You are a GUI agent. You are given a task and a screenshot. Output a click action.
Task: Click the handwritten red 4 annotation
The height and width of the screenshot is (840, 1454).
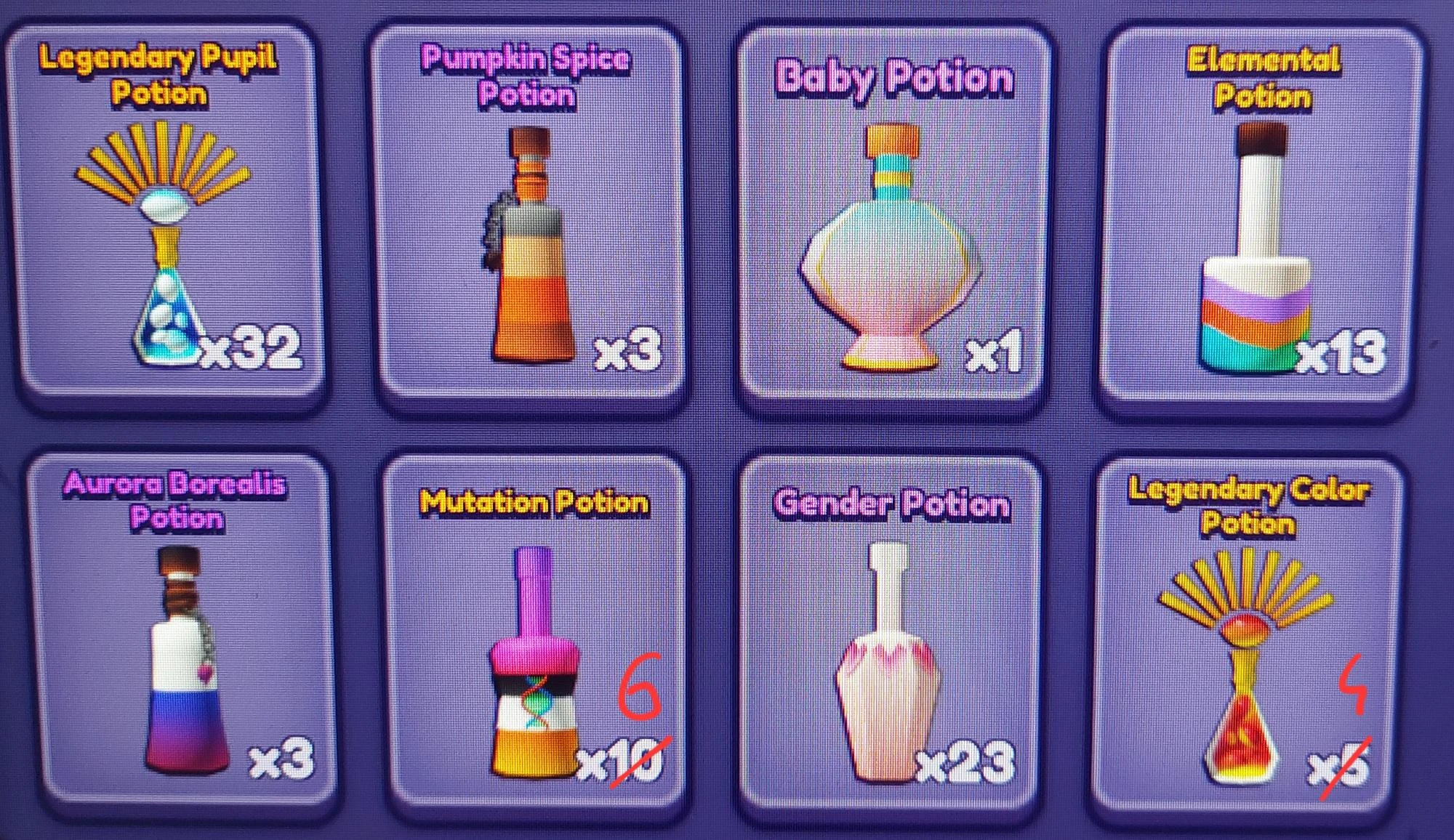pyautogui.click(x=1354, y=684)
